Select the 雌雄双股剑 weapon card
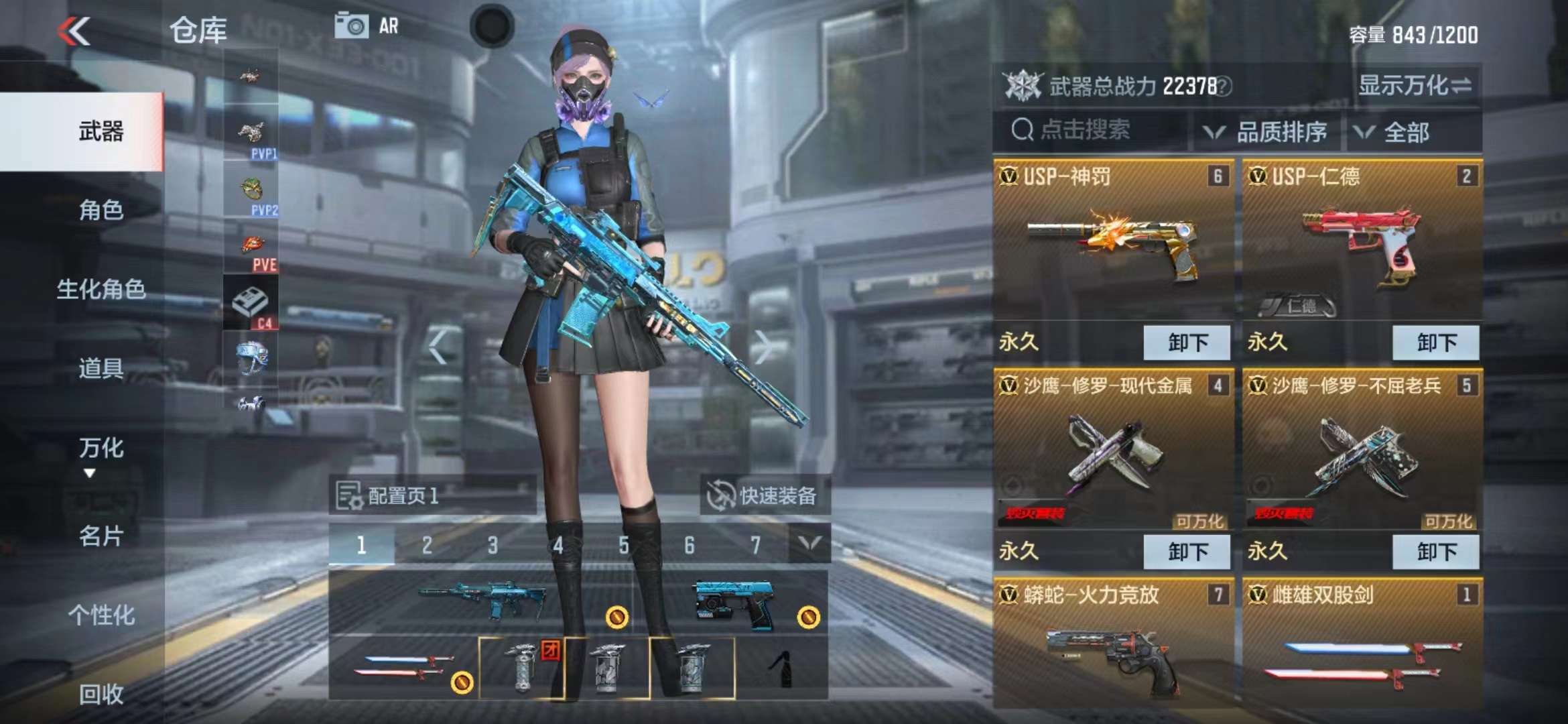 pos(1362,644)
